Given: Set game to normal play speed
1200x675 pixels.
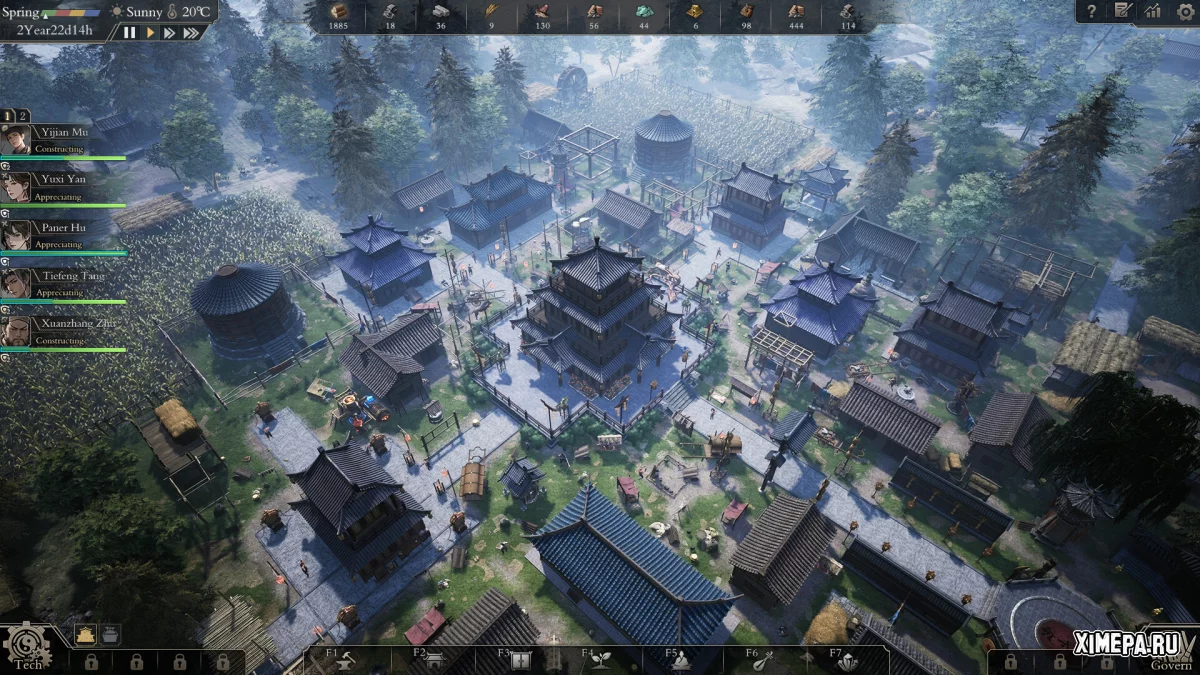Looking at the screenshot, I should pyautogui.click(x=150, y=32).
